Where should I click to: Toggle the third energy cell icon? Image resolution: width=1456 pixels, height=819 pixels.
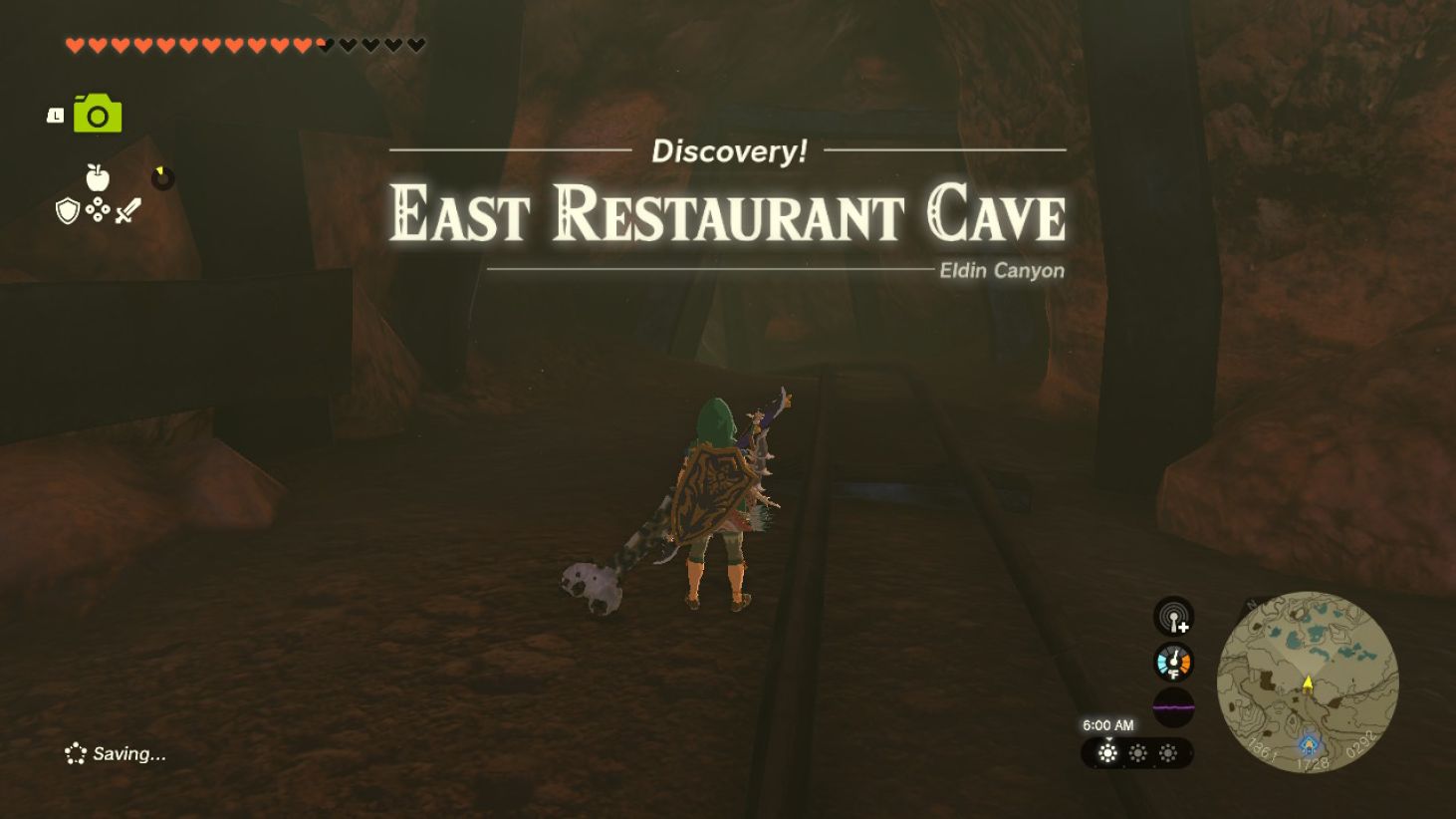click(x=1169, y=754)
